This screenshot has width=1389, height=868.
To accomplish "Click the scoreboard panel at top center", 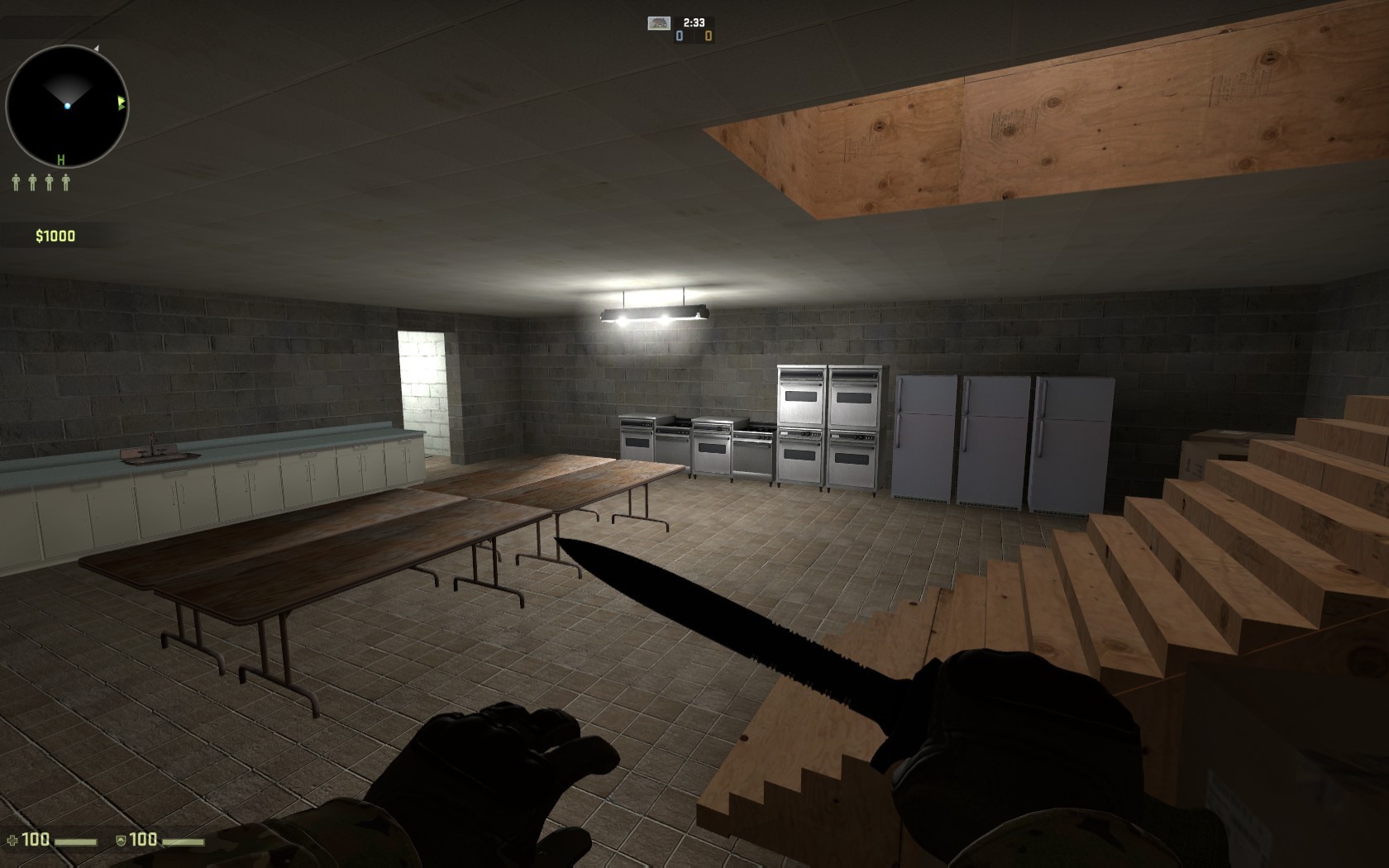I will point(694,28).
